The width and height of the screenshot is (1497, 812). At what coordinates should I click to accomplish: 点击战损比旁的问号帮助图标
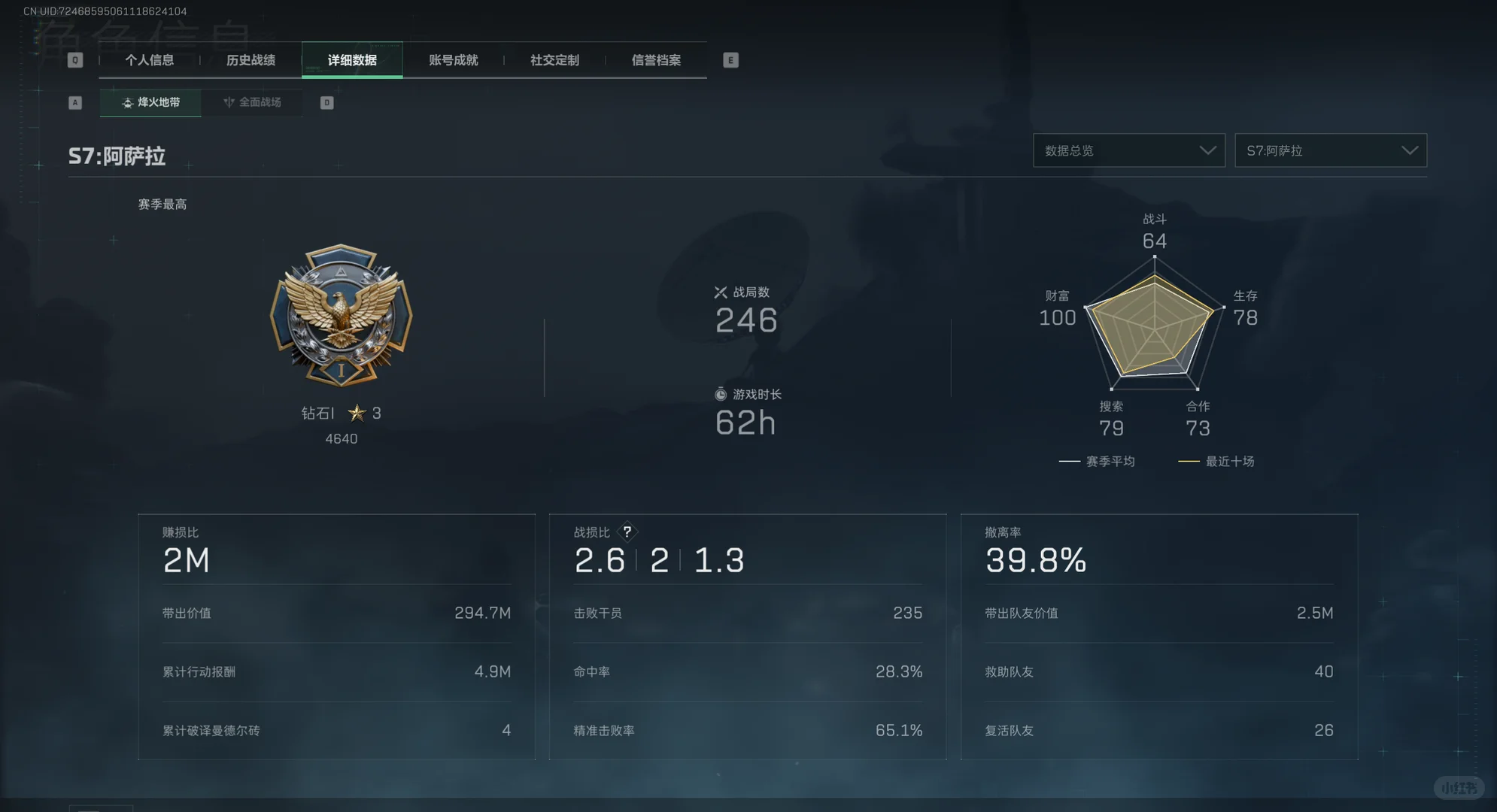(x=627, y=532)
